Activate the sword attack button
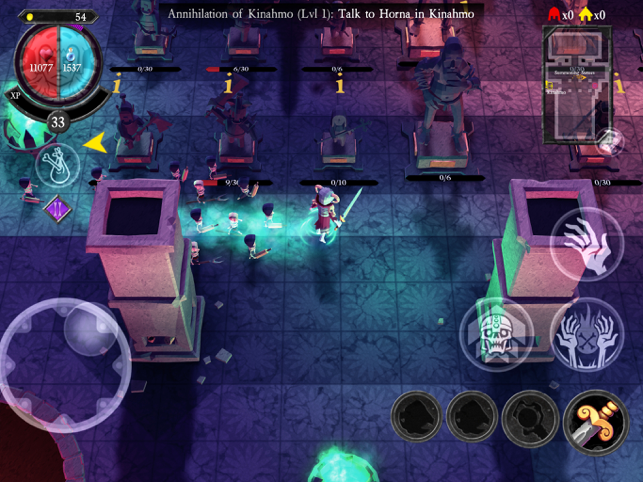 tap(594, 421)
